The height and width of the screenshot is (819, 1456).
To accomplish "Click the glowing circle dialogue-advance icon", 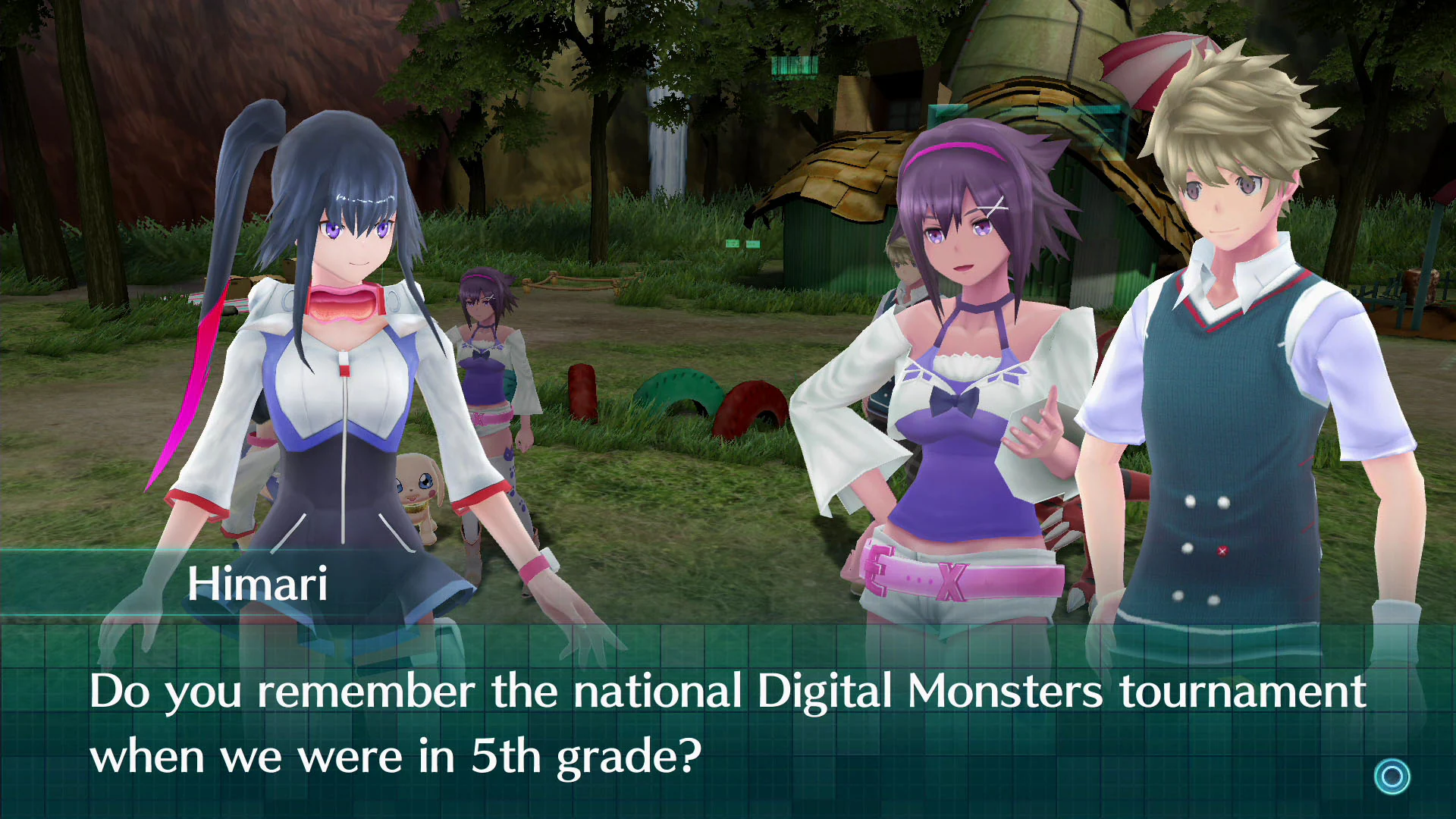I will tap(1394, 774).
